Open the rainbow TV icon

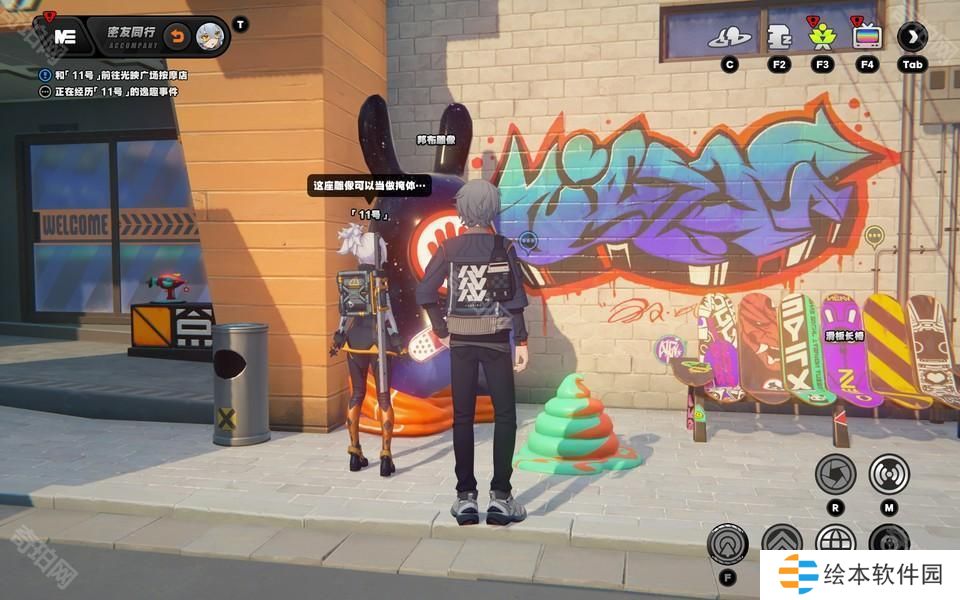coord(866,38)
